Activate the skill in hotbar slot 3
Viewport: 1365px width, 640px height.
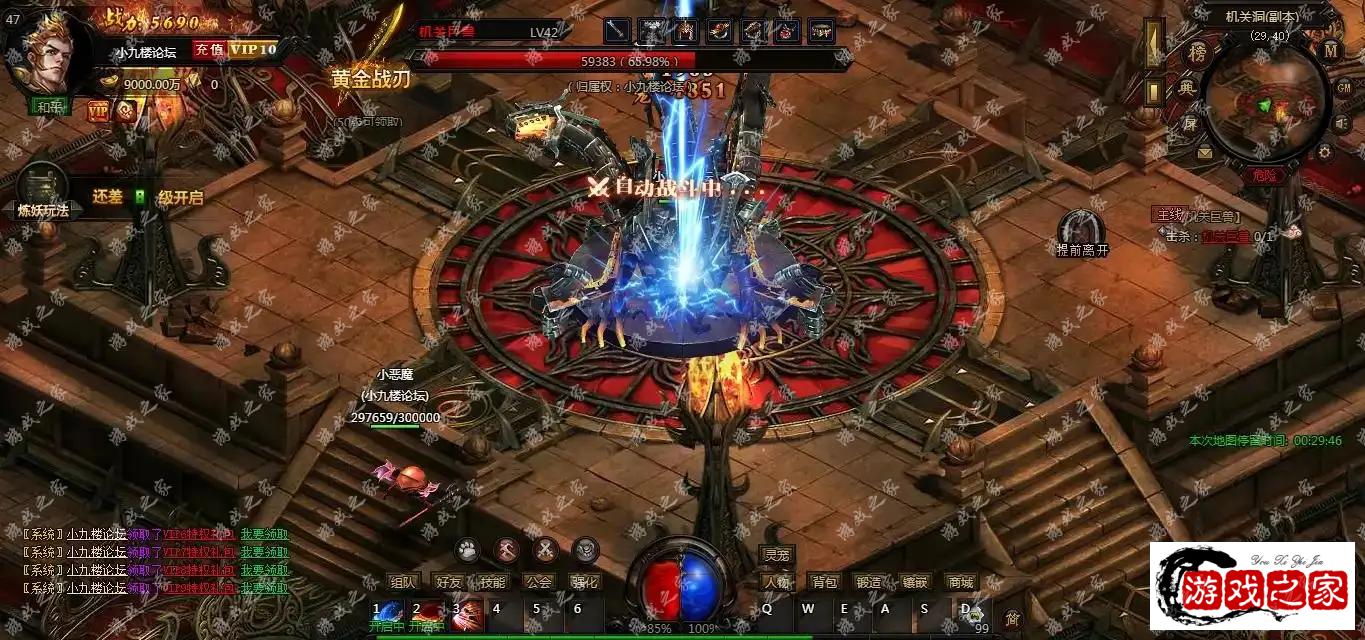coord(467,611)
